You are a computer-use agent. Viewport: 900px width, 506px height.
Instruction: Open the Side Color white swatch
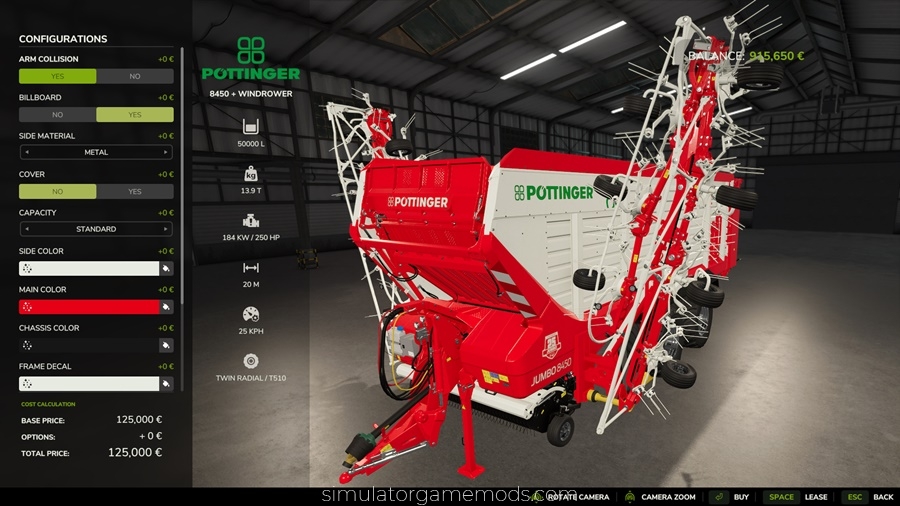(x=88, y=268)
